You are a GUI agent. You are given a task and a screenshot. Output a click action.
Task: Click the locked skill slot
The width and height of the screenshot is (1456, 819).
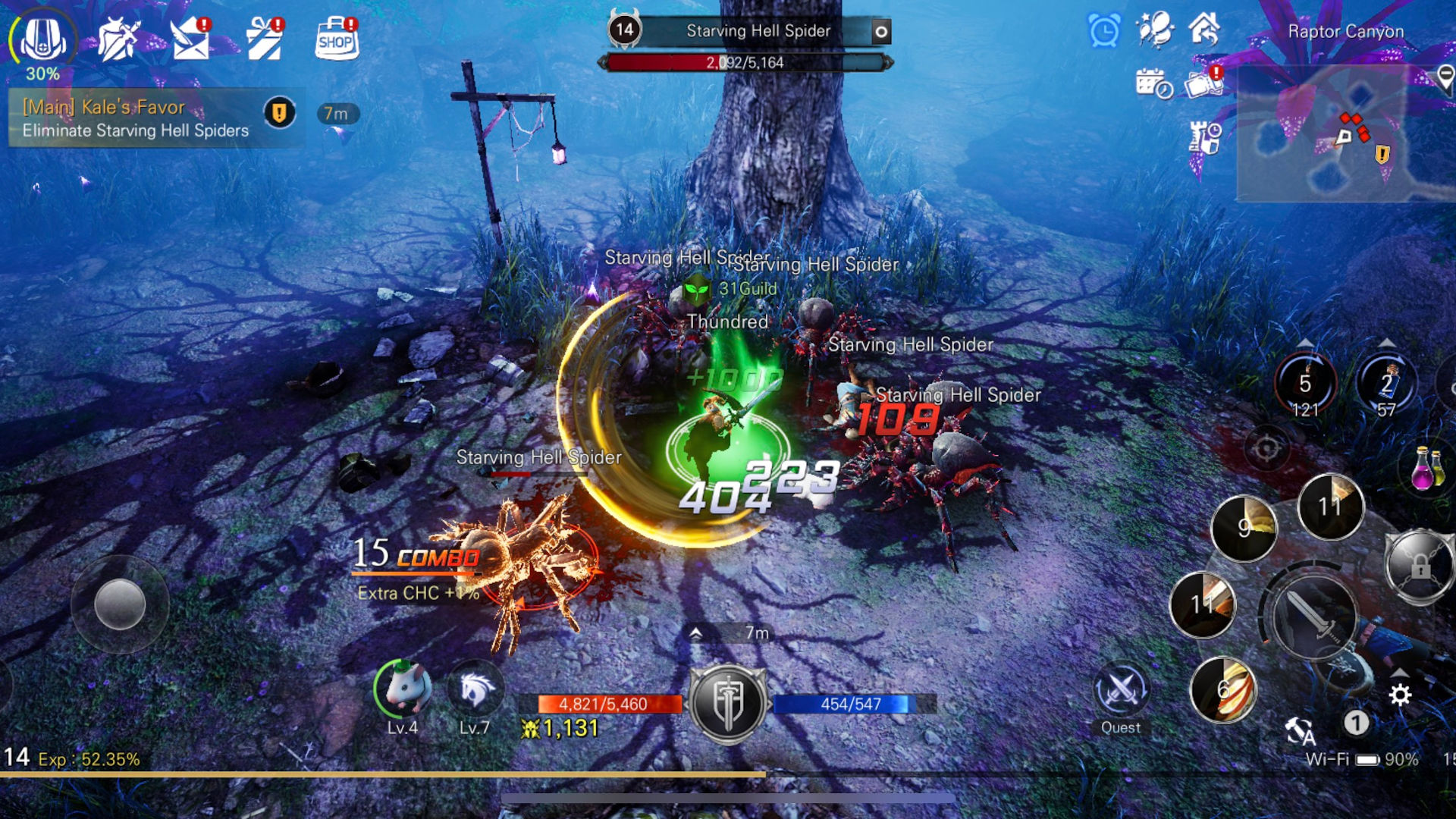click(1420, 566)
